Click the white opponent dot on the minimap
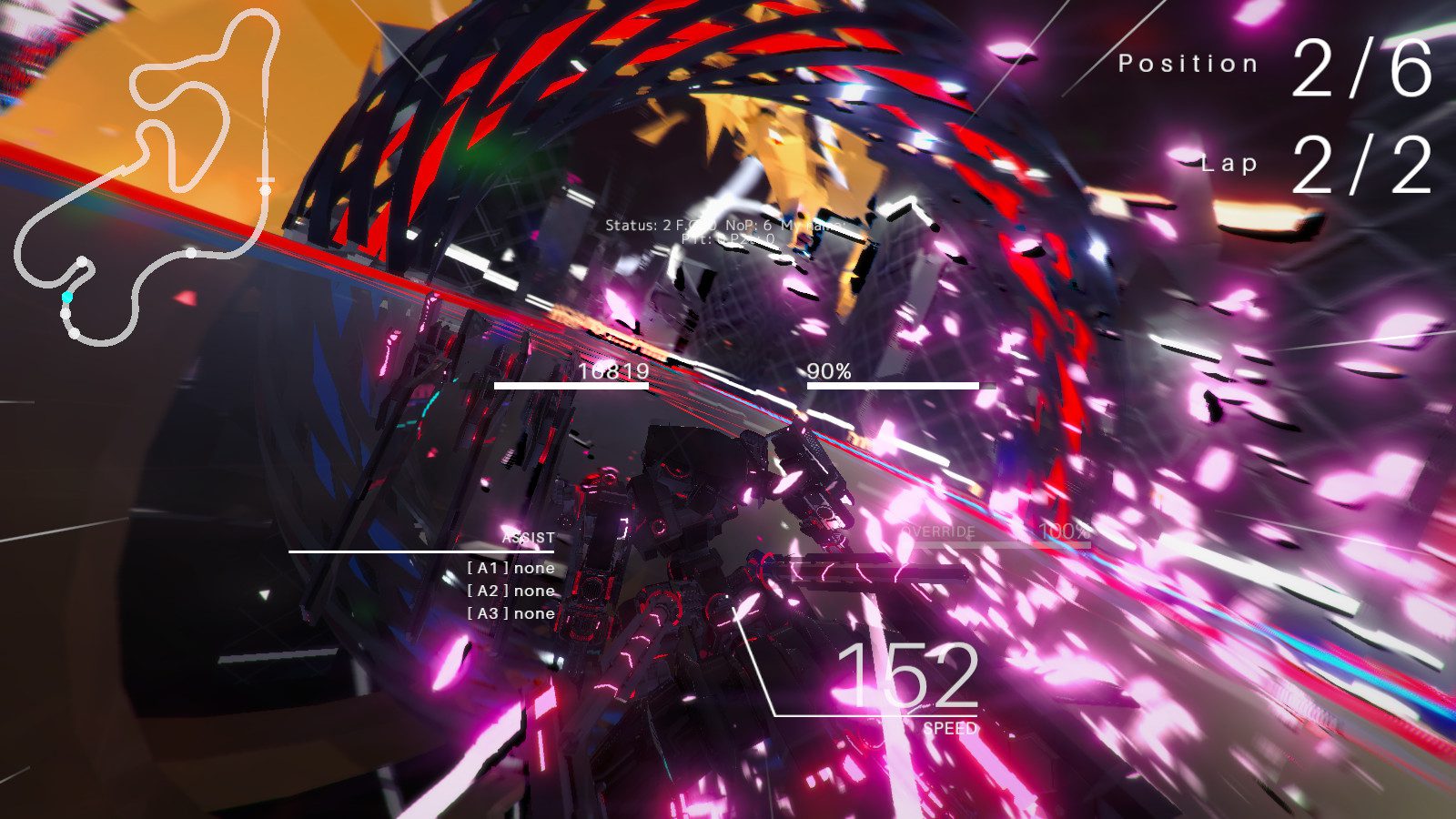The image size is (1456, 819). (x=191, y=253)
